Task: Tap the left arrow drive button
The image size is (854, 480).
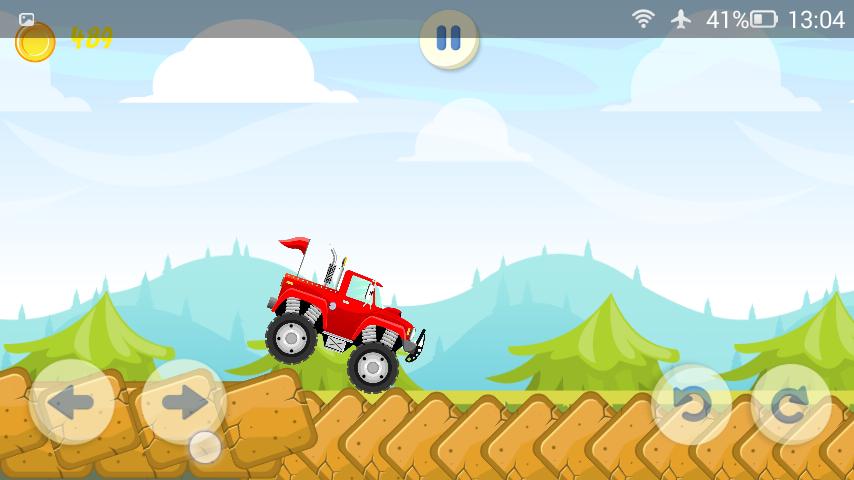Action: pos(72,402)
